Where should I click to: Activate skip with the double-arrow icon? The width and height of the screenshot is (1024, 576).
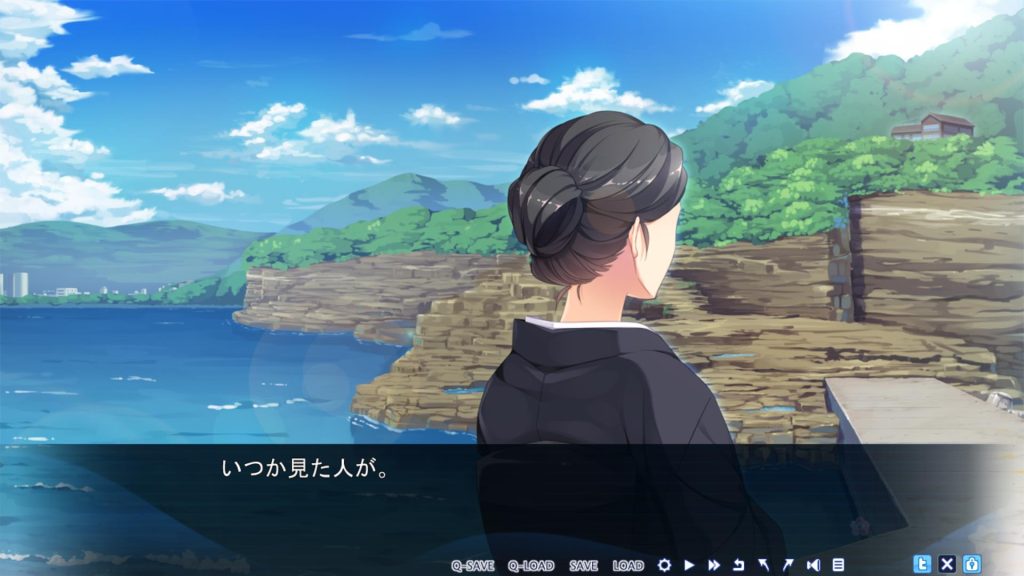pos(714,565)
